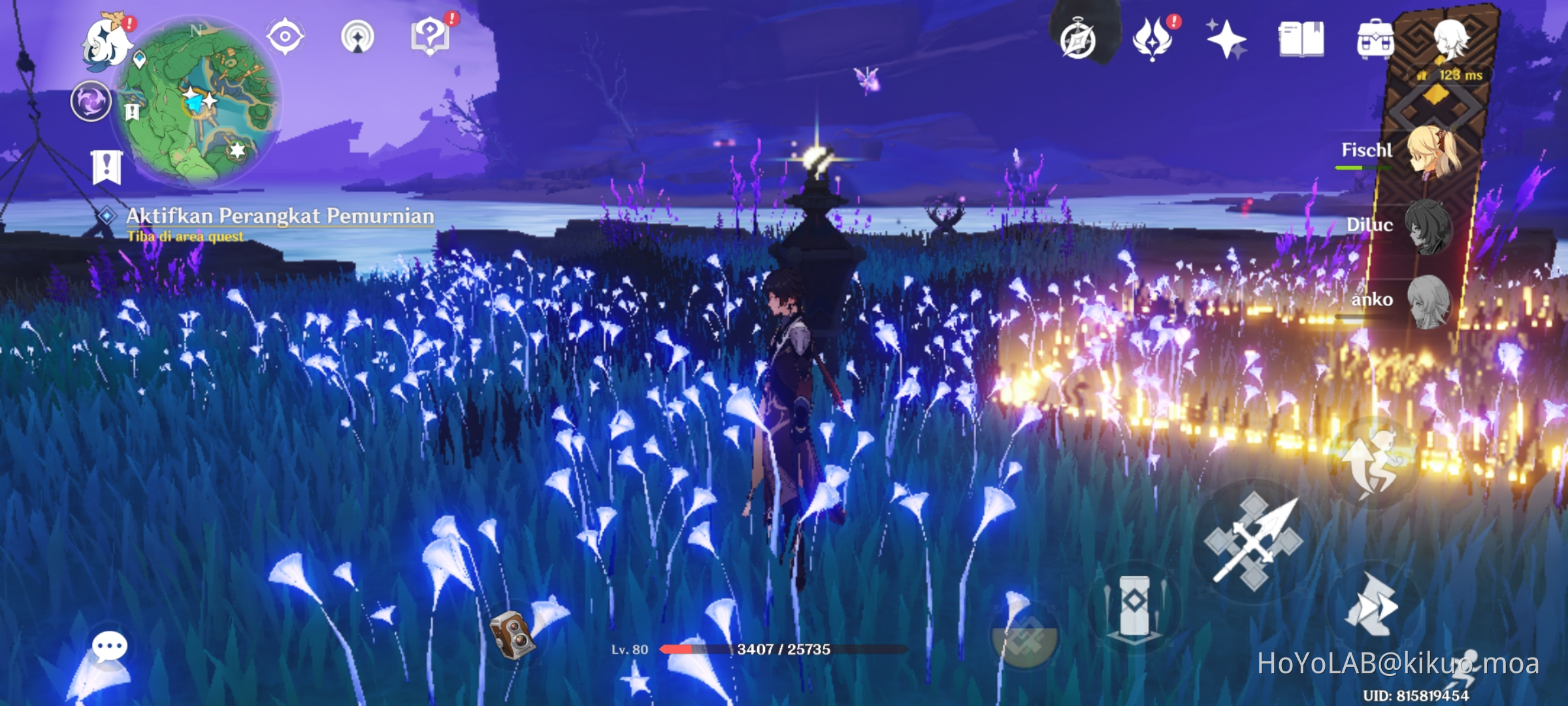
Task: Open the inventory bag
Action: tap(1375, 42)
